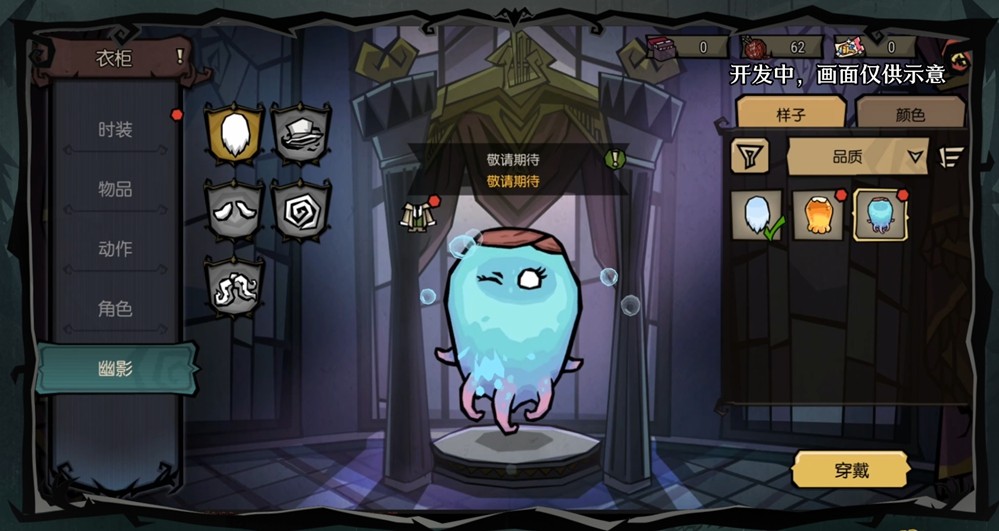999x531 pixels.
Task: Click the green exclamation info icon
Action: coord(615,158)
